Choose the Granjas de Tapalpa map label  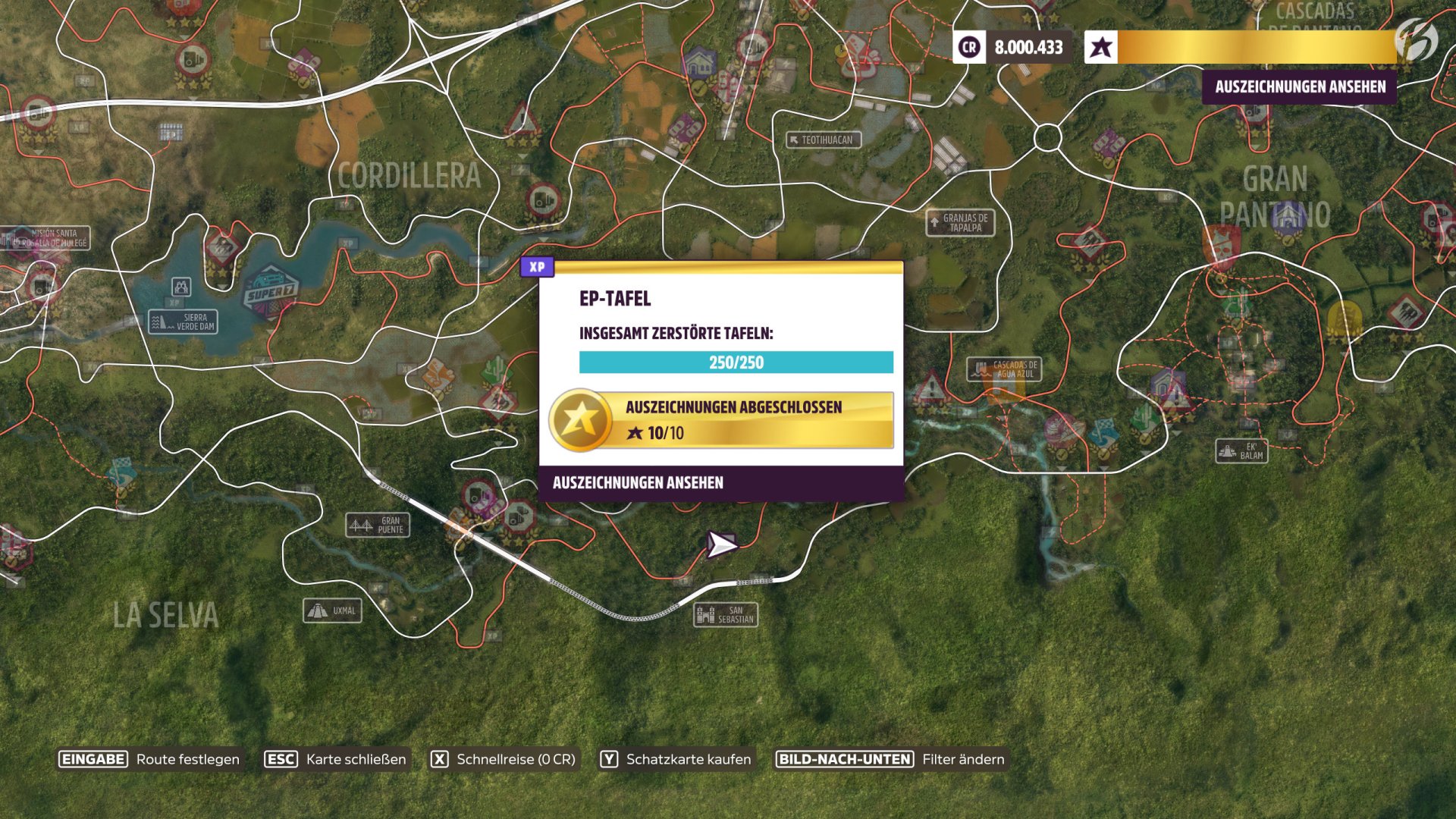pyautogui.click(x=960, y=222)
